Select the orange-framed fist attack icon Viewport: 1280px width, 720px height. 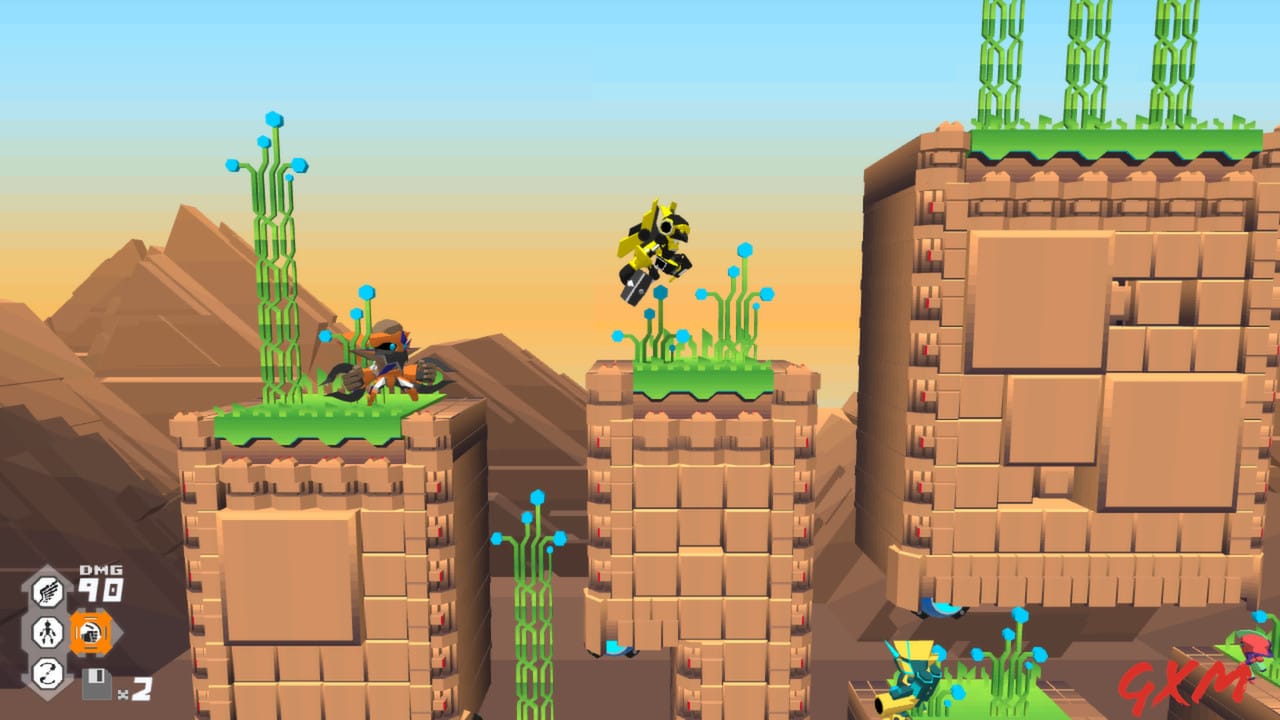pyautogui.click(x=91, y=633)
